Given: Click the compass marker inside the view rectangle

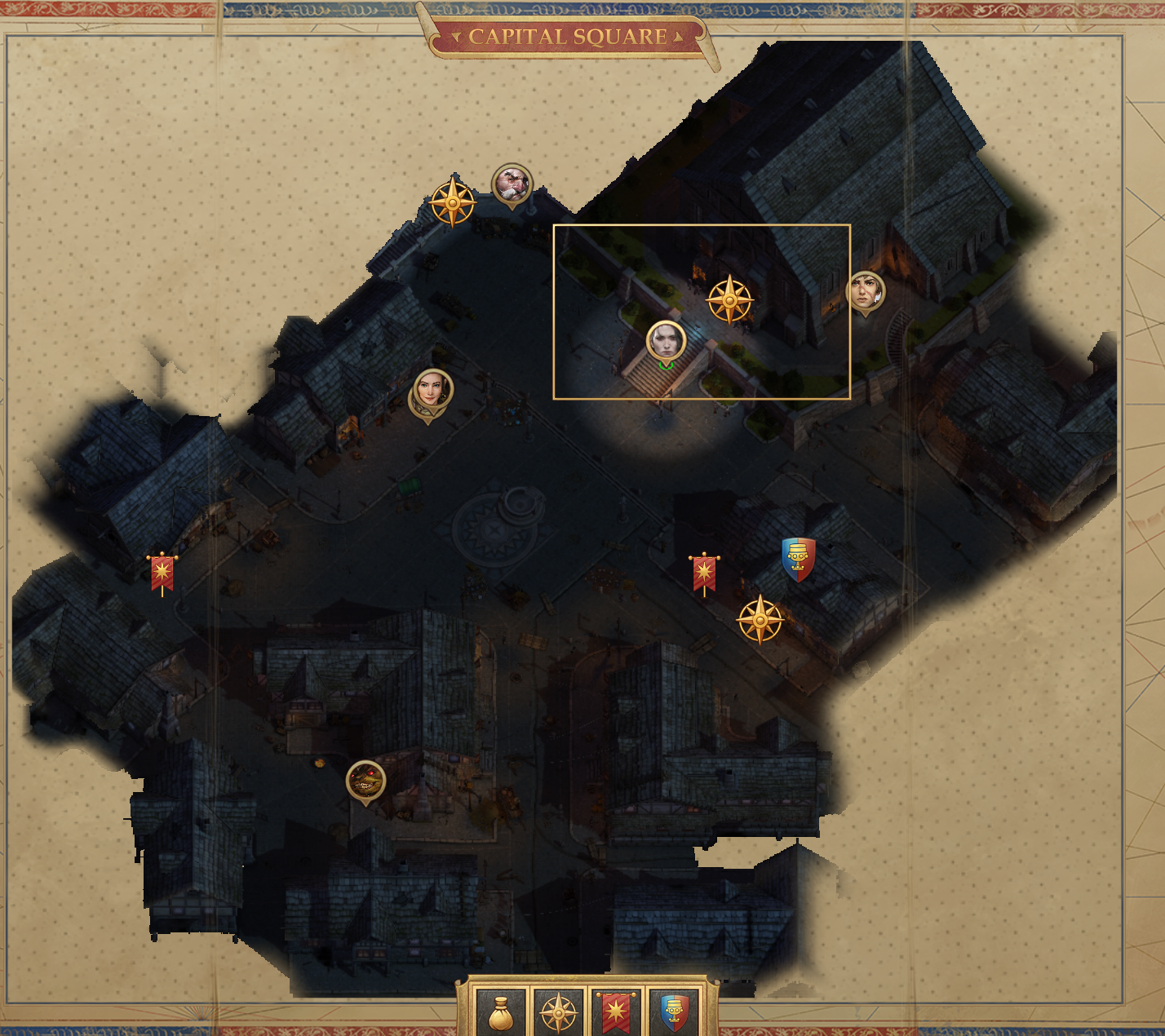Looking at the screenshot, I should (730, 299).
